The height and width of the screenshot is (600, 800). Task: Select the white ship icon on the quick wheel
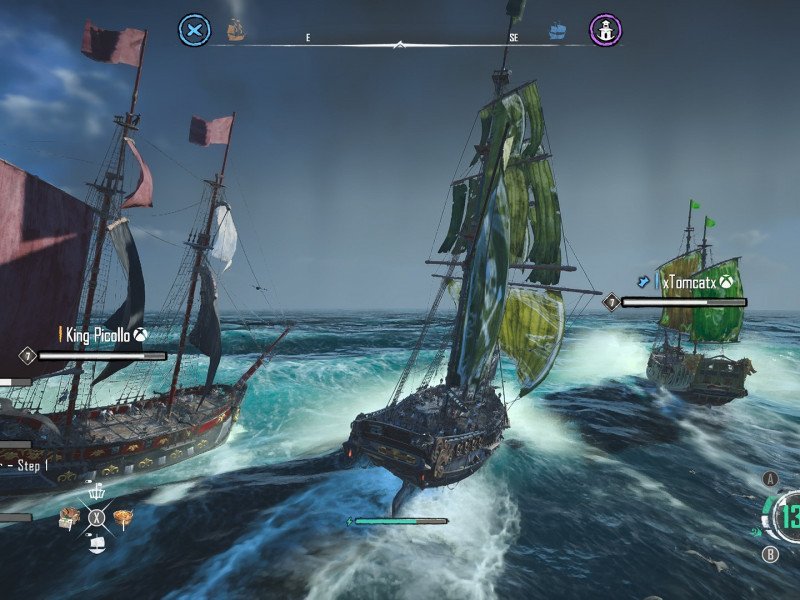point(97,543)
